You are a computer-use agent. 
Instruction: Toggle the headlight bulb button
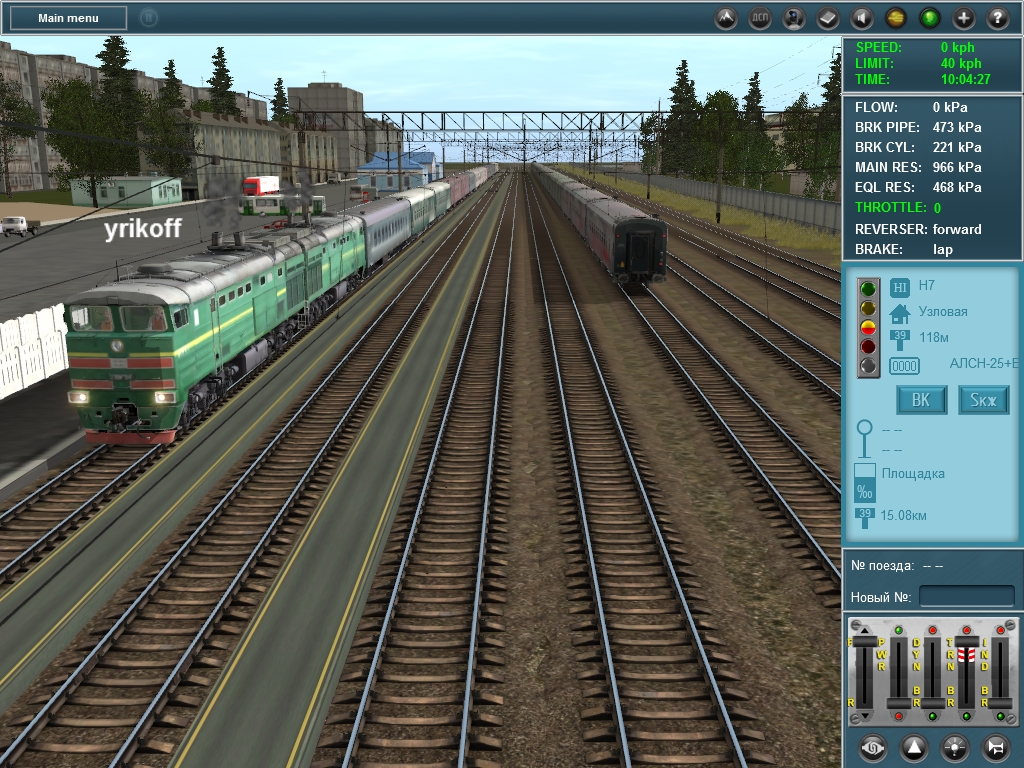(955, 747)
